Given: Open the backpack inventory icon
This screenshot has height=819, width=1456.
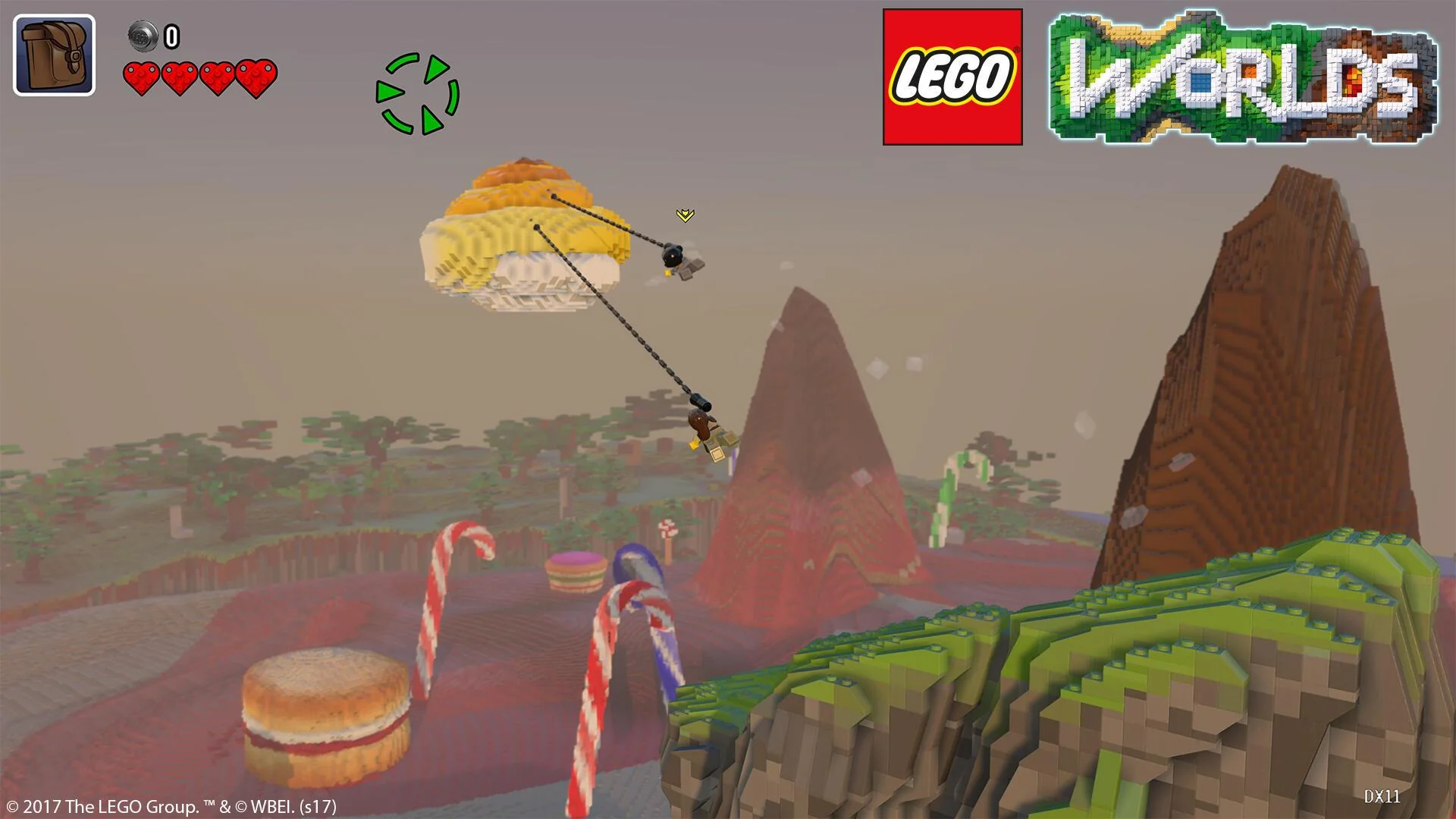Looking at the screenshot, I should click(x=53, y=52).
